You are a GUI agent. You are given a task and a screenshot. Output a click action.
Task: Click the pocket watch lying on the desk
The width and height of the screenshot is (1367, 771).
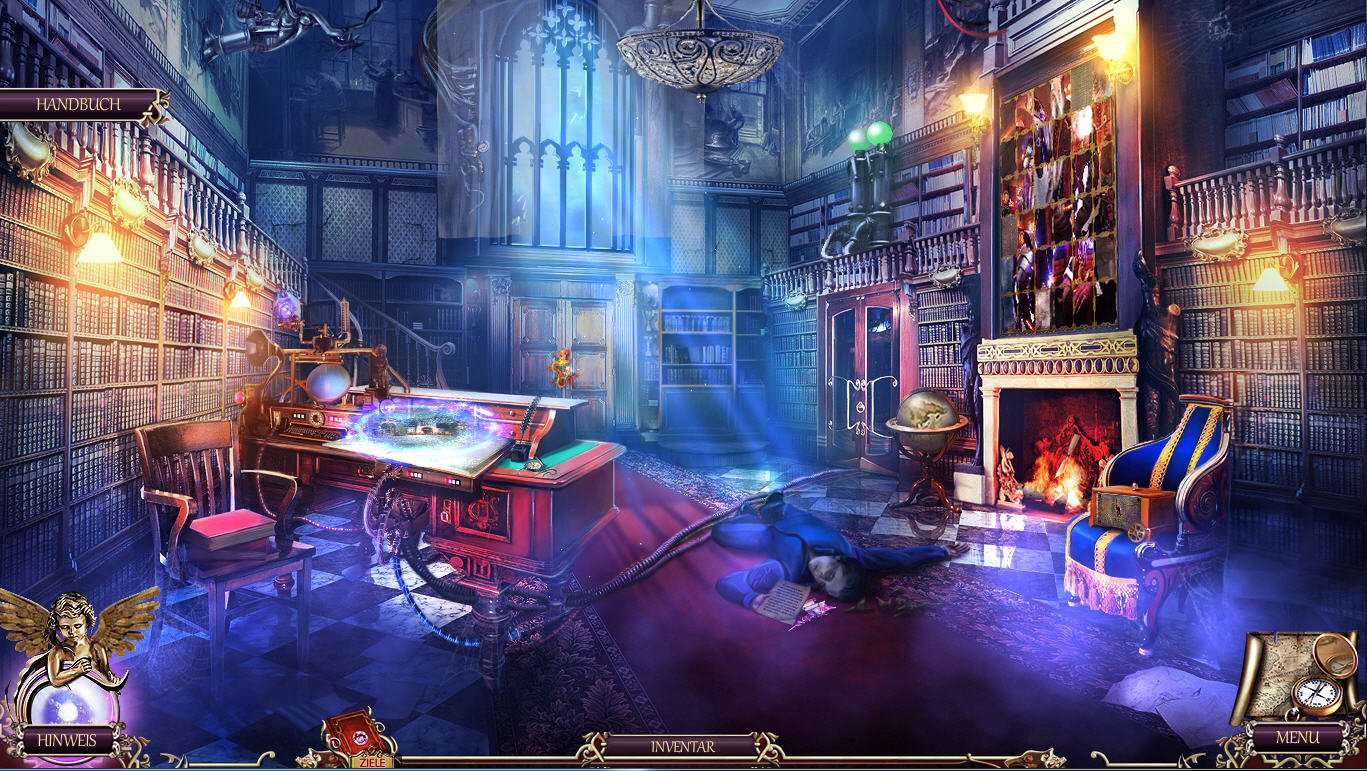tap(533, 465)
